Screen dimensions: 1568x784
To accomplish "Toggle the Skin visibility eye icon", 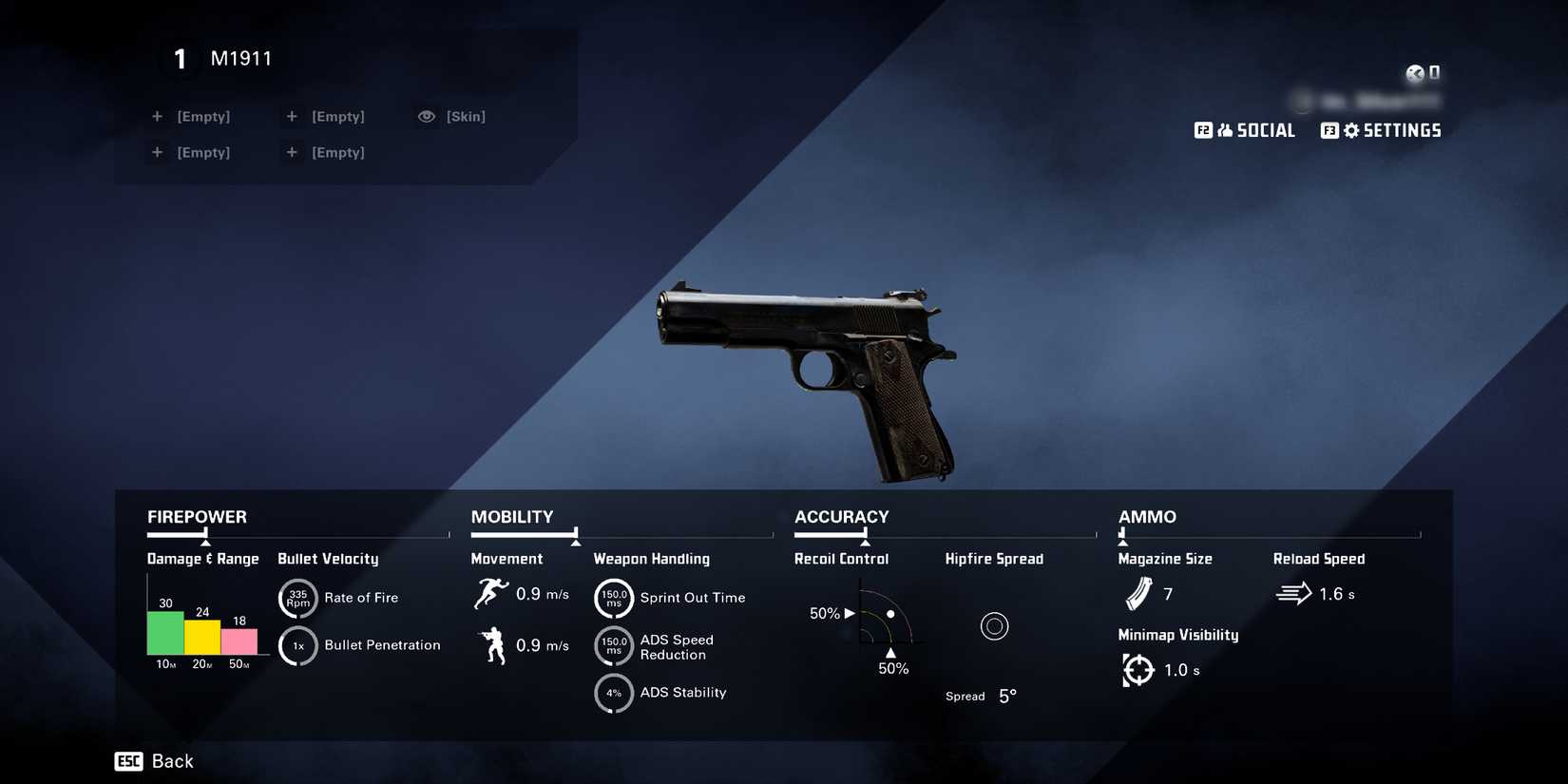I will click(x=427, y=116).
